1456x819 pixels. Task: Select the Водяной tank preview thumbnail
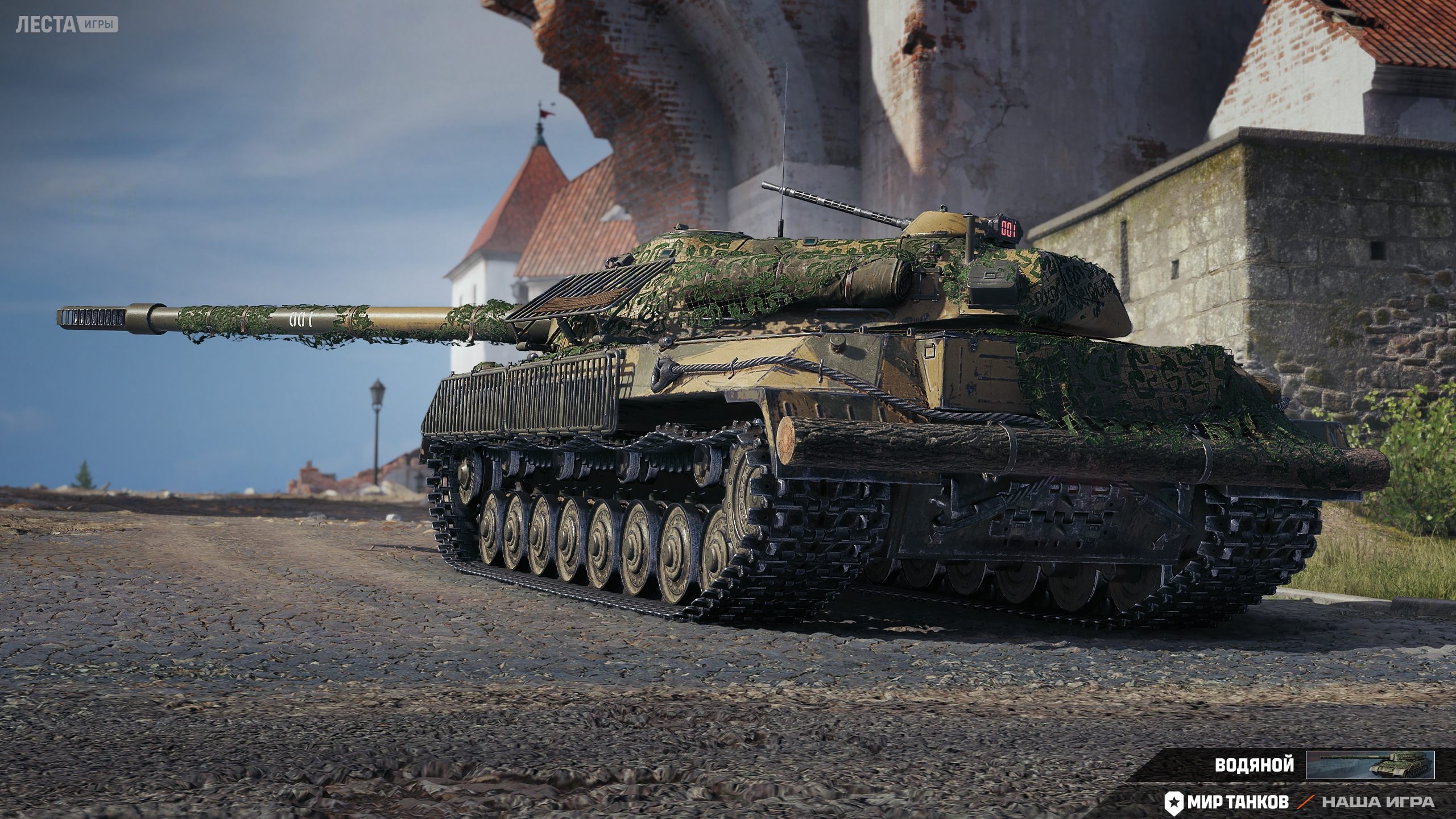pos(1370,764)
